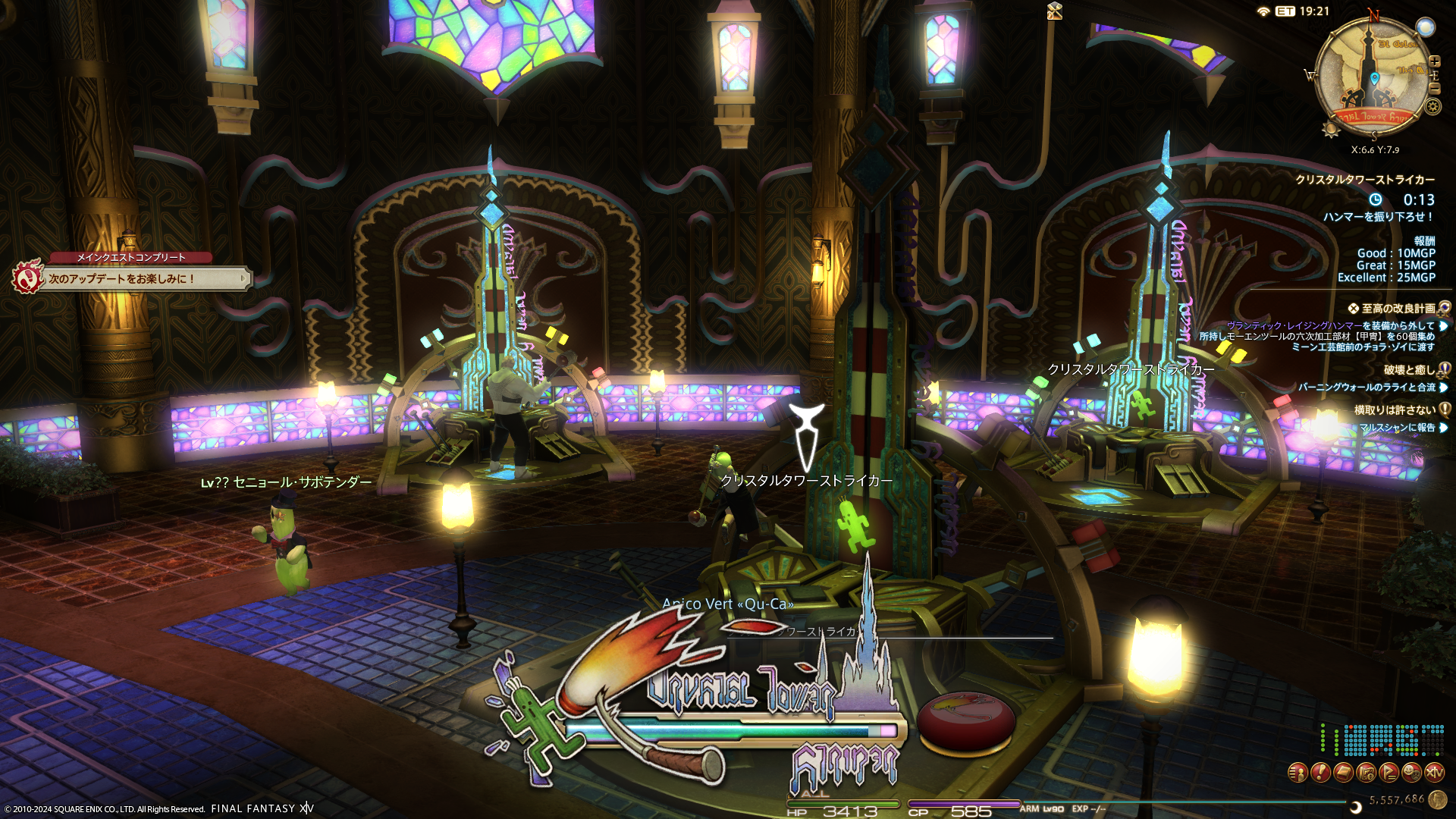The width and height of the screenshot is (1456, 819).
Task: Click the gil coin currency icon
Action: coord(1437,799)
